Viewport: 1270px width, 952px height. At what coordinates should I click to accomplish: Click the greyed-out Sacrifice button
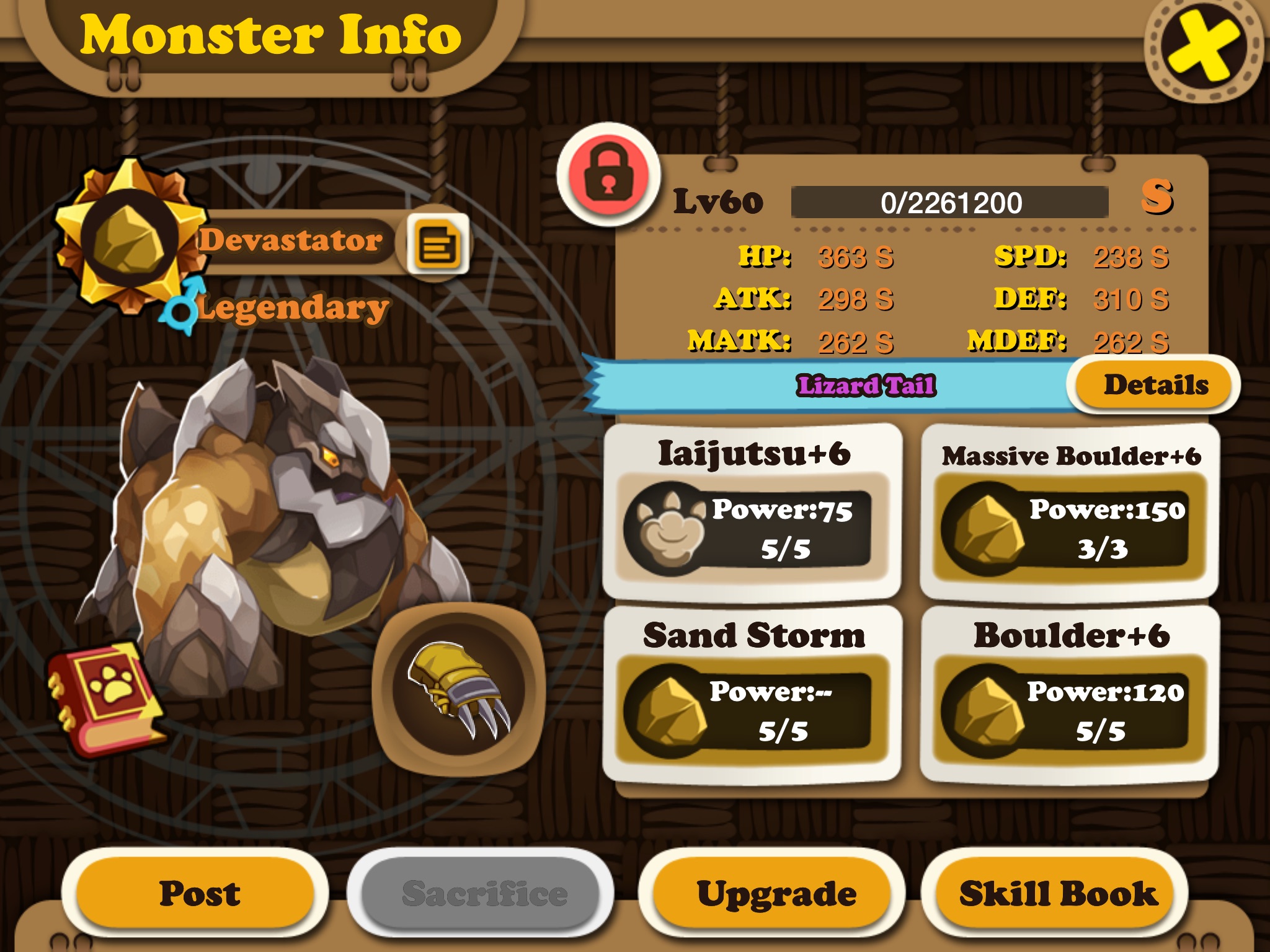click(484, 893)
